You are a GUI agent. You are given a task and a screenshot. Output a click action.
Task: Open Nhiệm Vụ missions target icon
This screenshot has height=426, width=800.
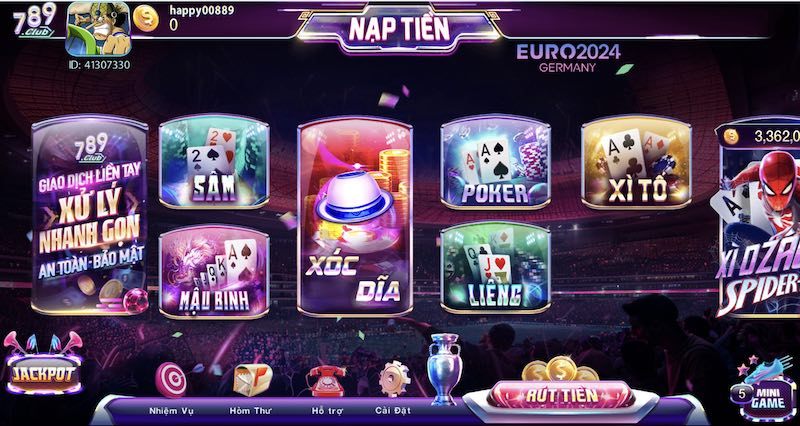(171, 380)
